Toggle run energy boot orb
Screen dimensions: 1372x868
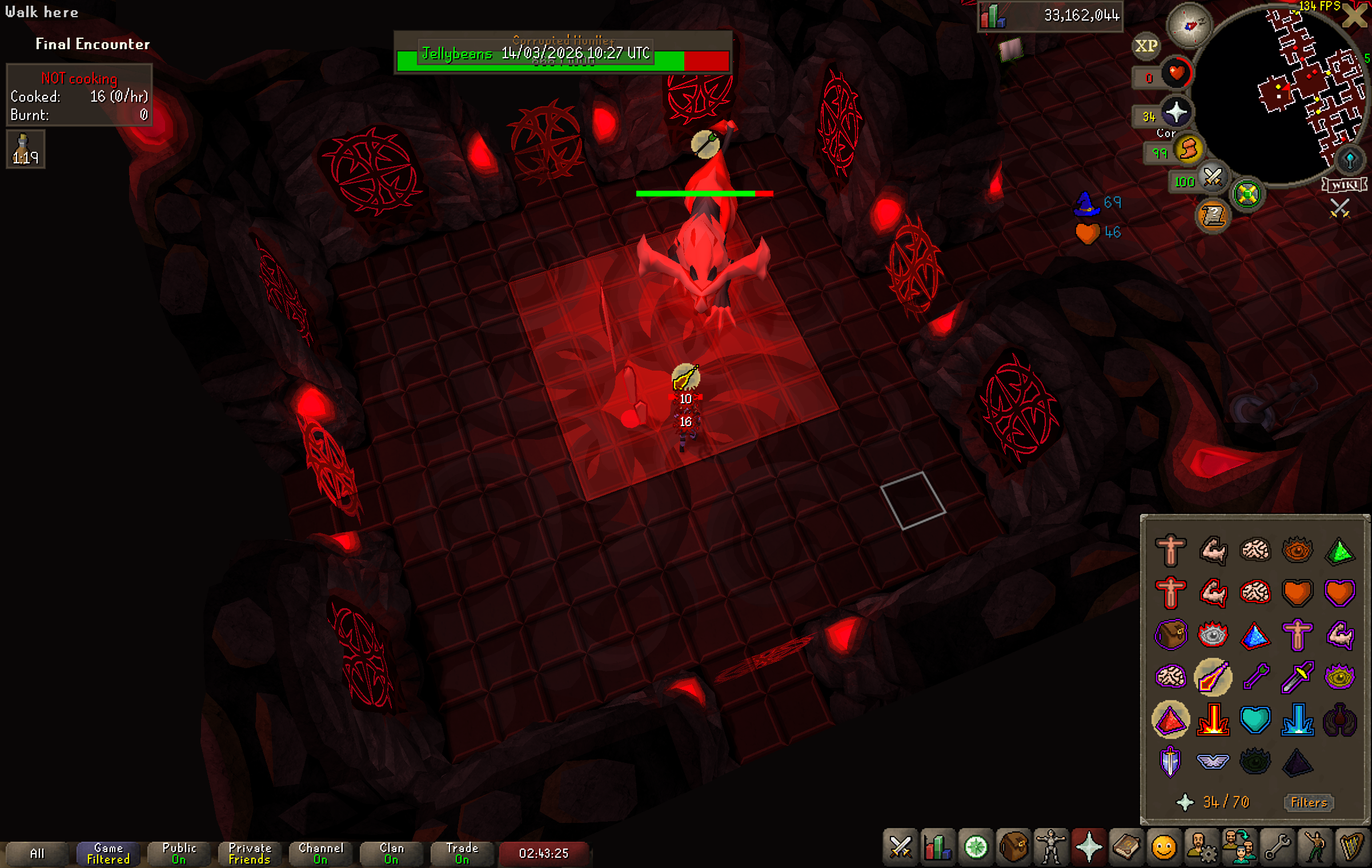pos(1188,150)
